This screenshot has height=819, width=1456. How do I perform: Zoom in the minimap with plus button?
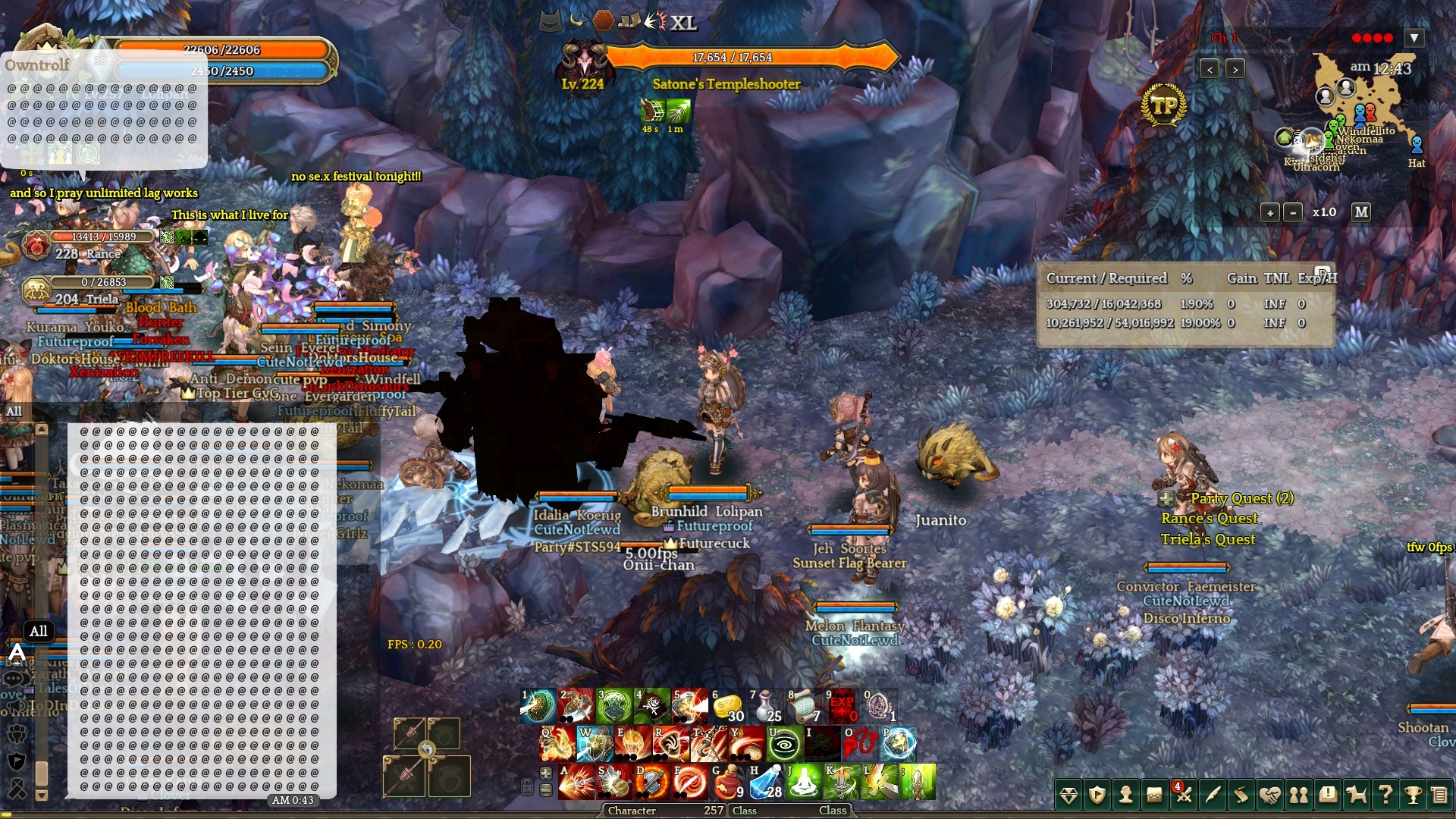[x=1270, y=213]
